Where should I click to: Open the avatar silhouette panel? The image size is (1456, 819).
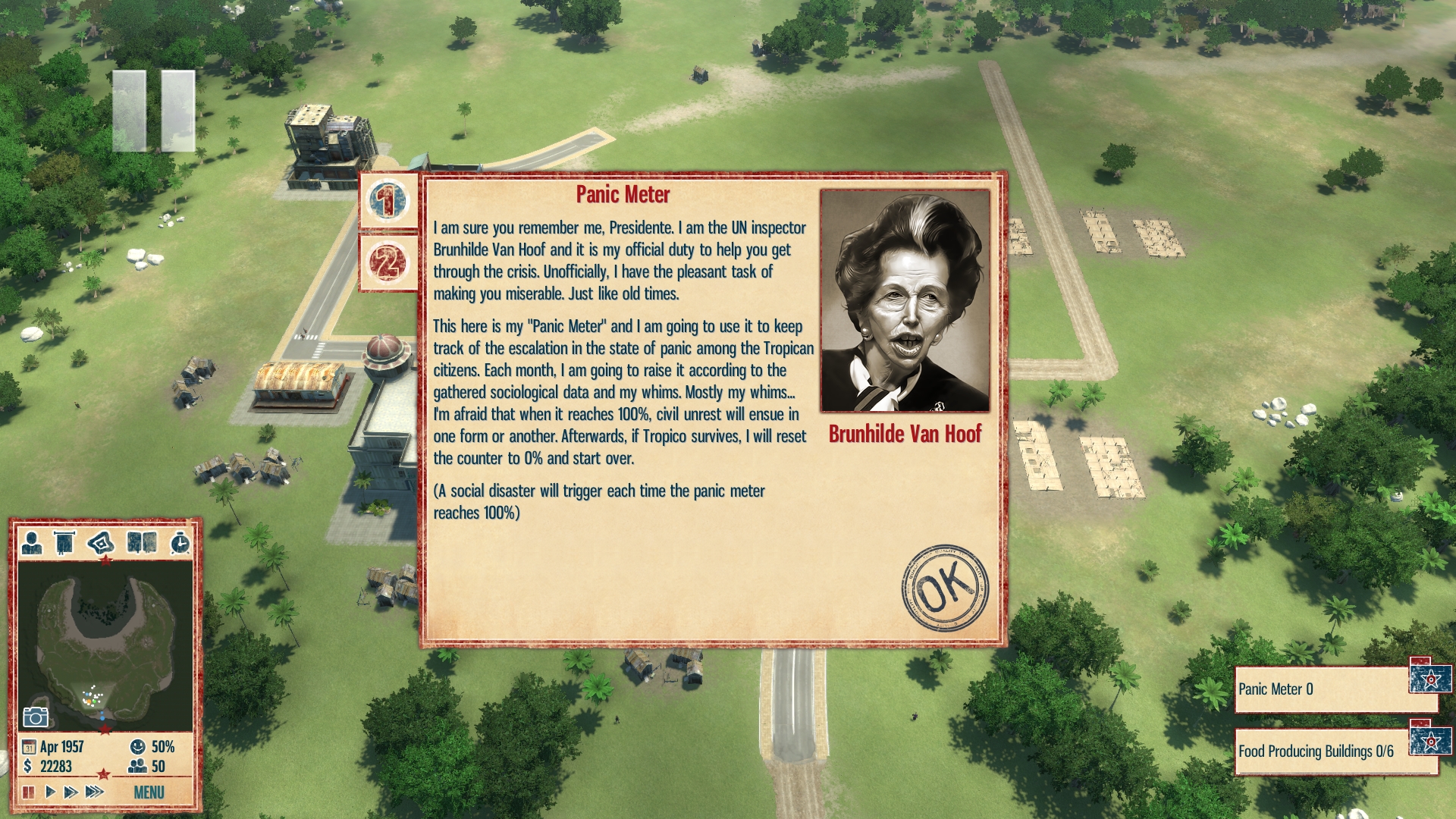32,543
